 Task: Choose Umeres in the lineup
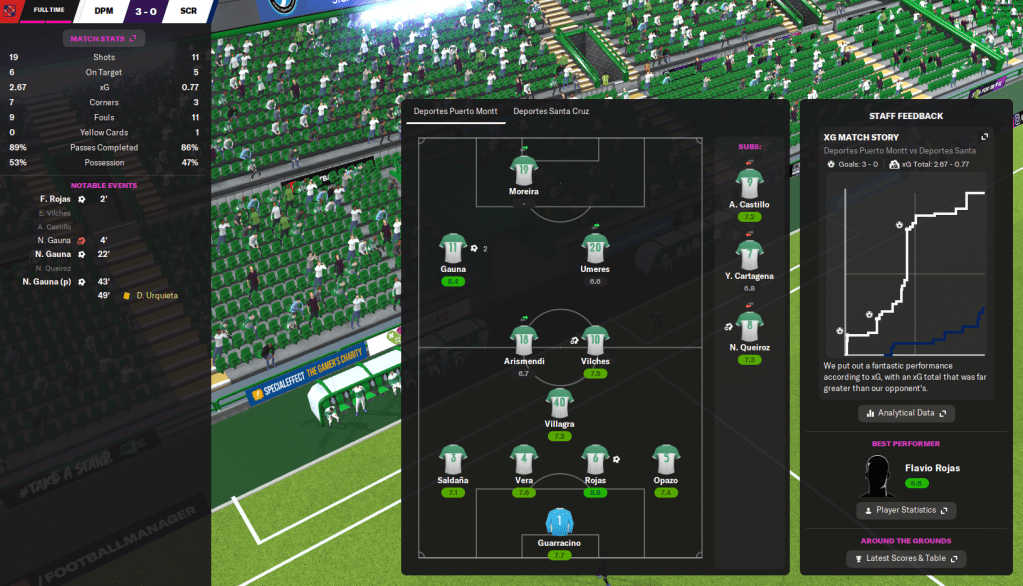[595, 248]
